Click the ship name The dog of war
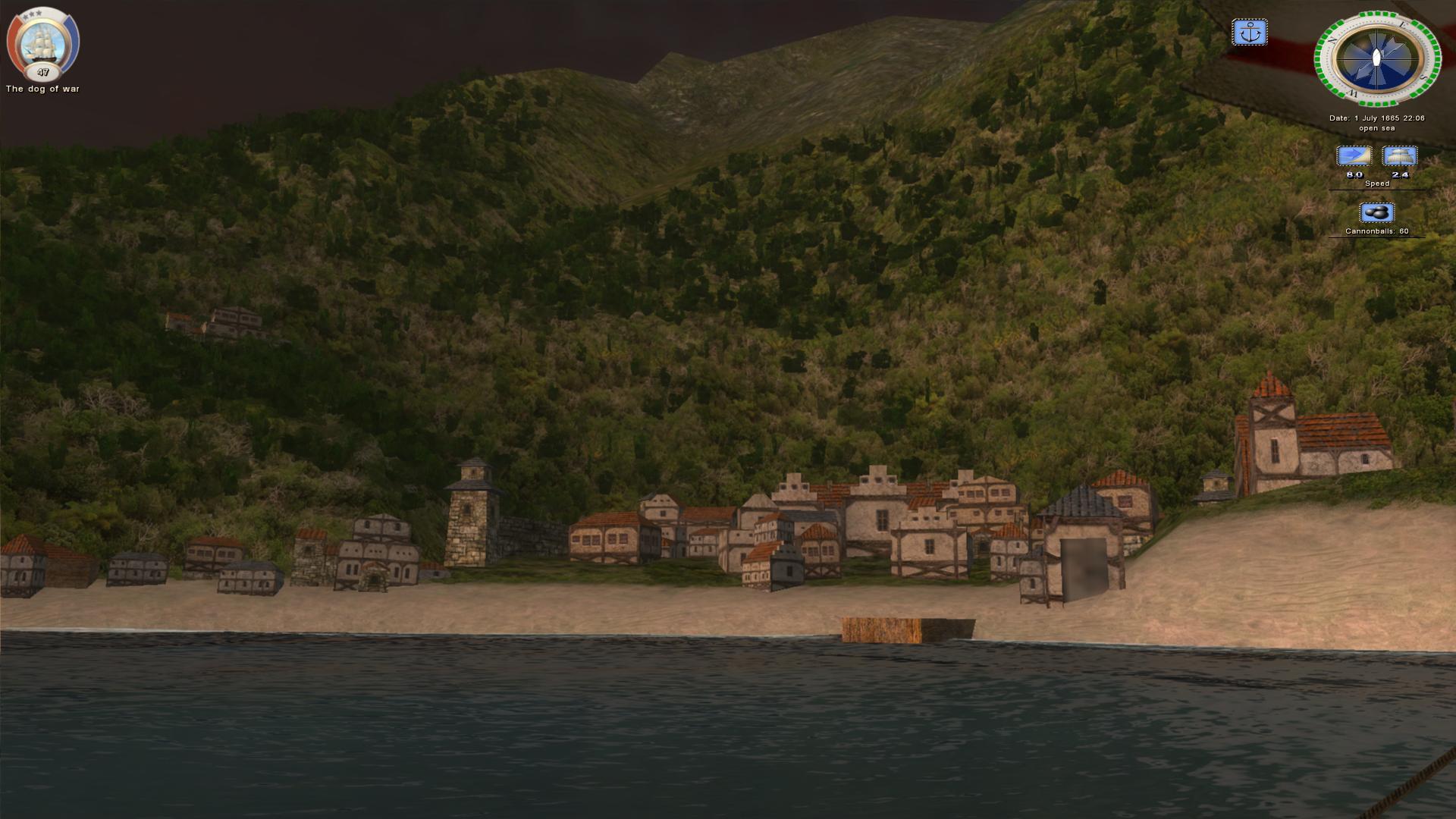Viewport: 1456px width, 819px height. point(42,88)
